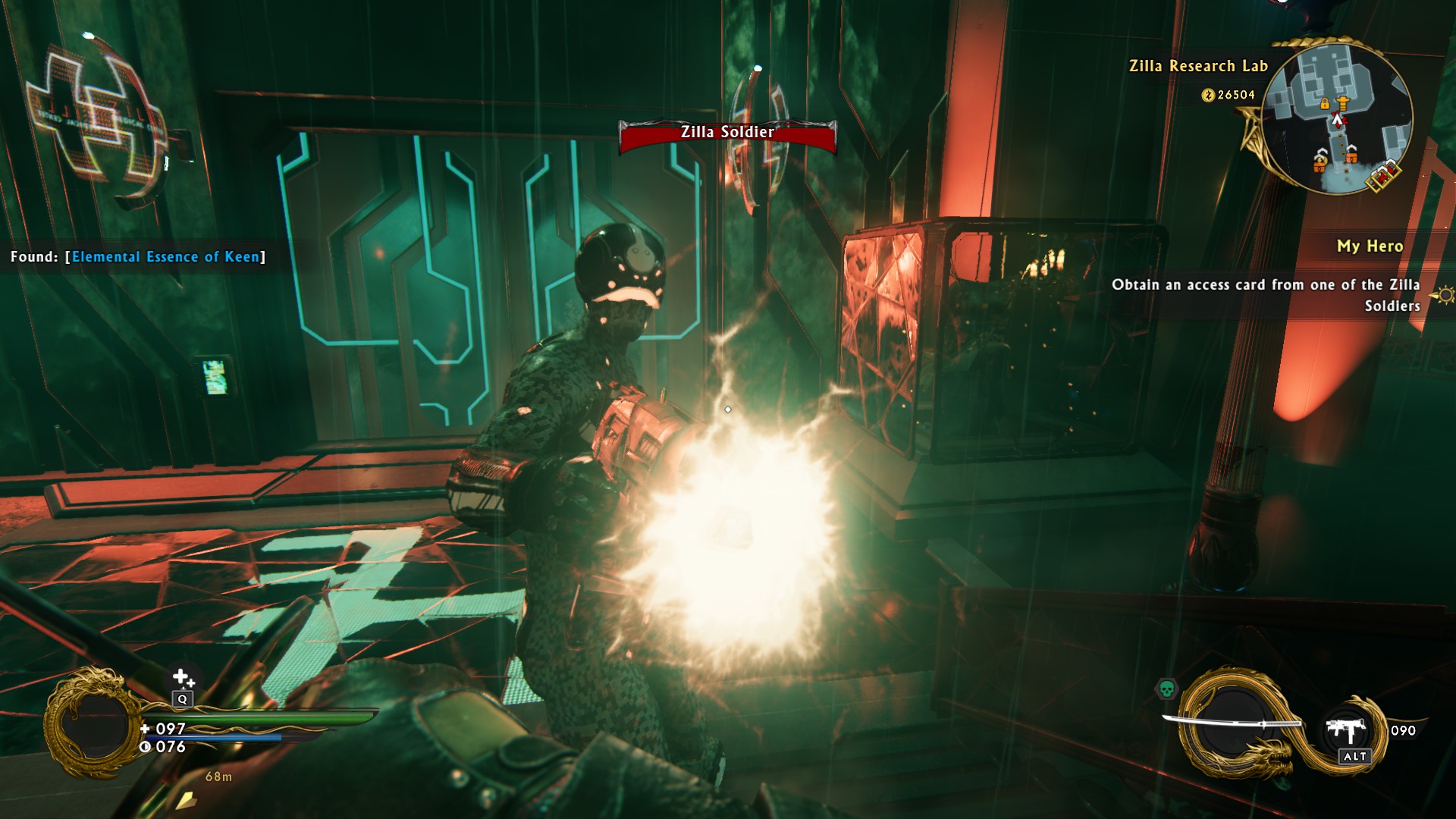Open the Elemental Essence of Keen item link
The height and width of the screenshot is (819, 1456).
pyautogui.click(x=165, y=257)
